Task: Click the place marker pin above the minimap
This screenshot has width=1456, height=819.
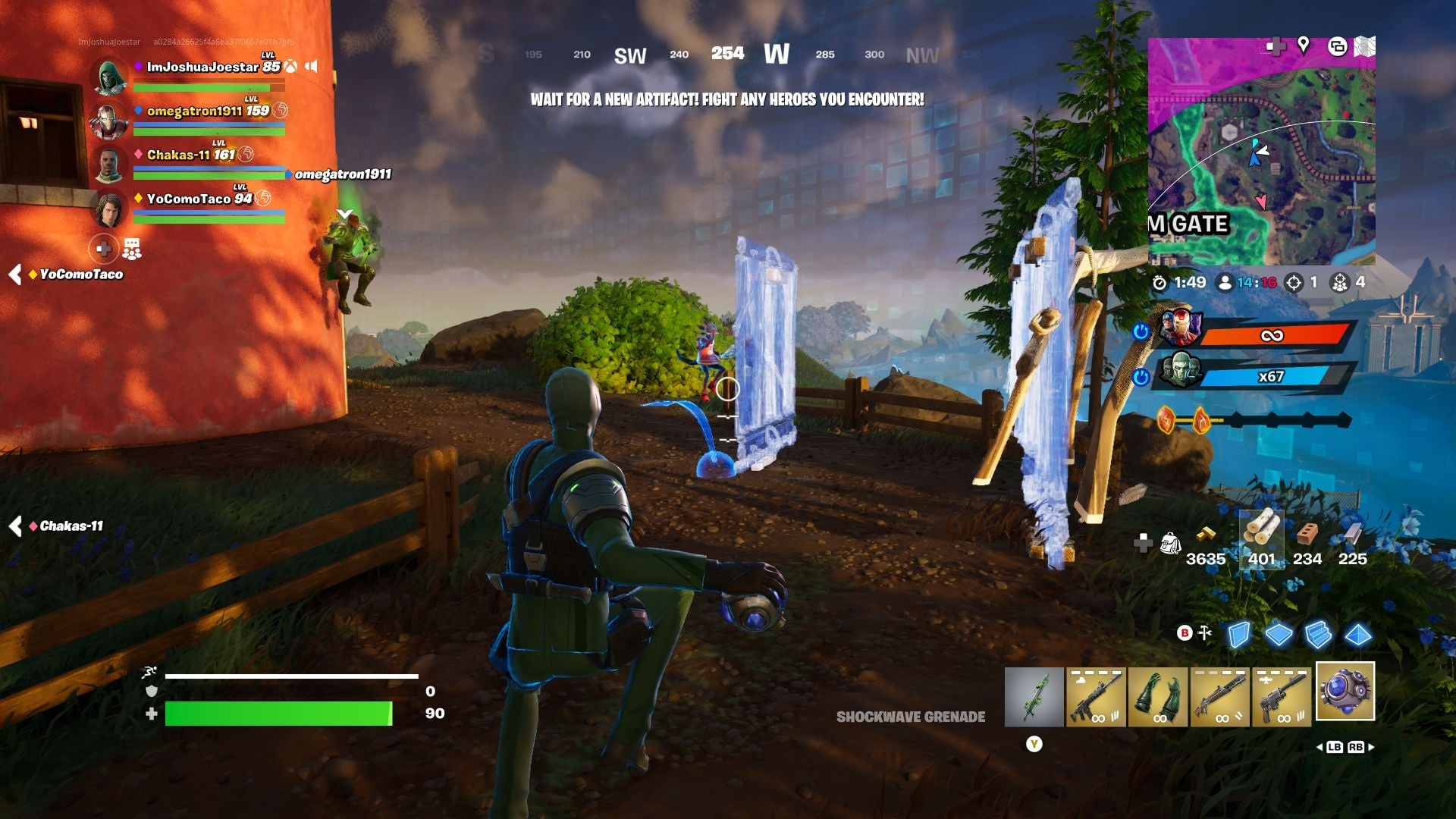Action: [x=1303, y=45]
